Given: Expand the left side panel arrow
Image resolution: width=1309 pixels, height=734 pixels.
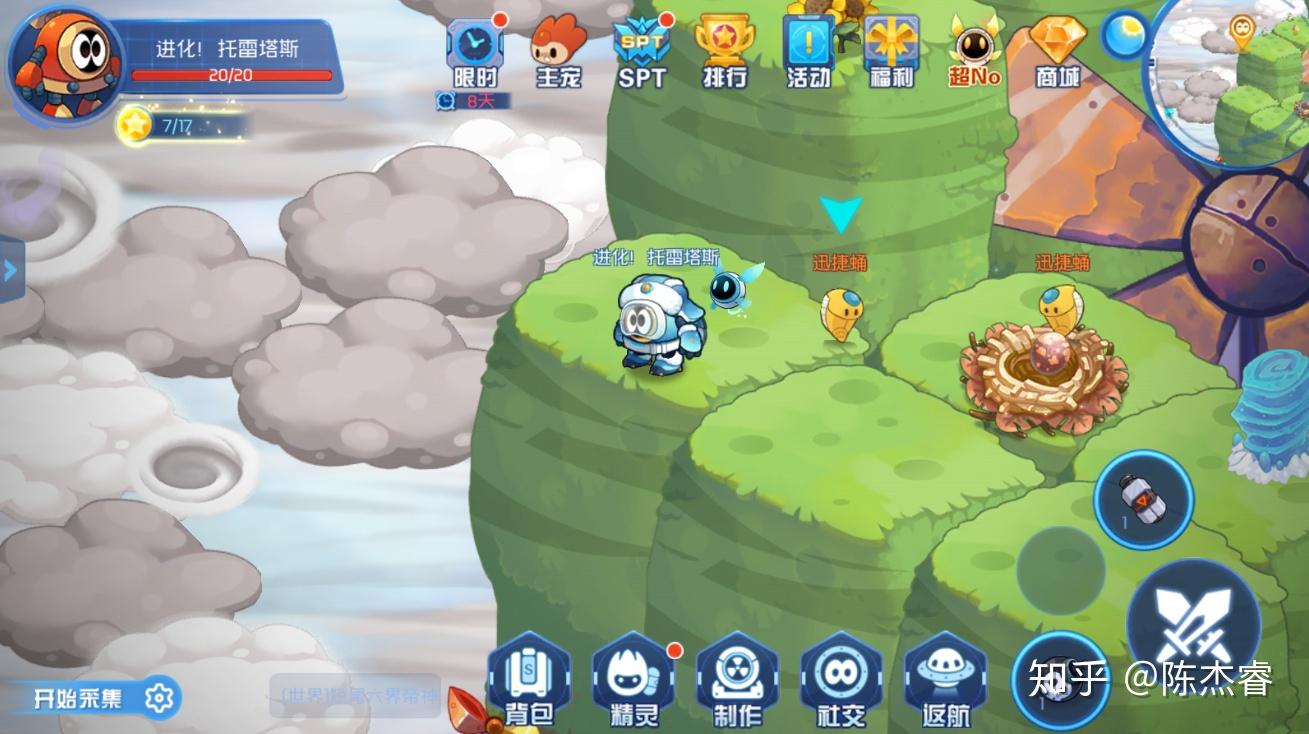Looking at the screenshot, I should 11,270.
